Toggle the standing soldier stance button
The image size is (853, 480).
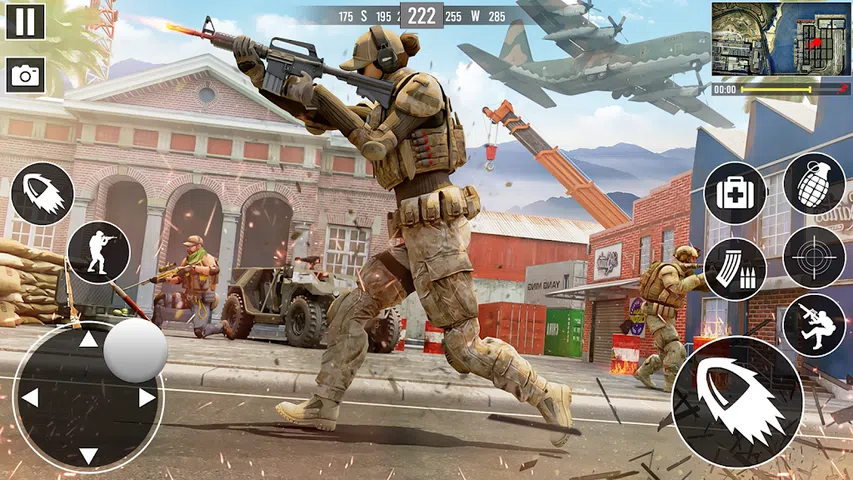coord(99,252)
